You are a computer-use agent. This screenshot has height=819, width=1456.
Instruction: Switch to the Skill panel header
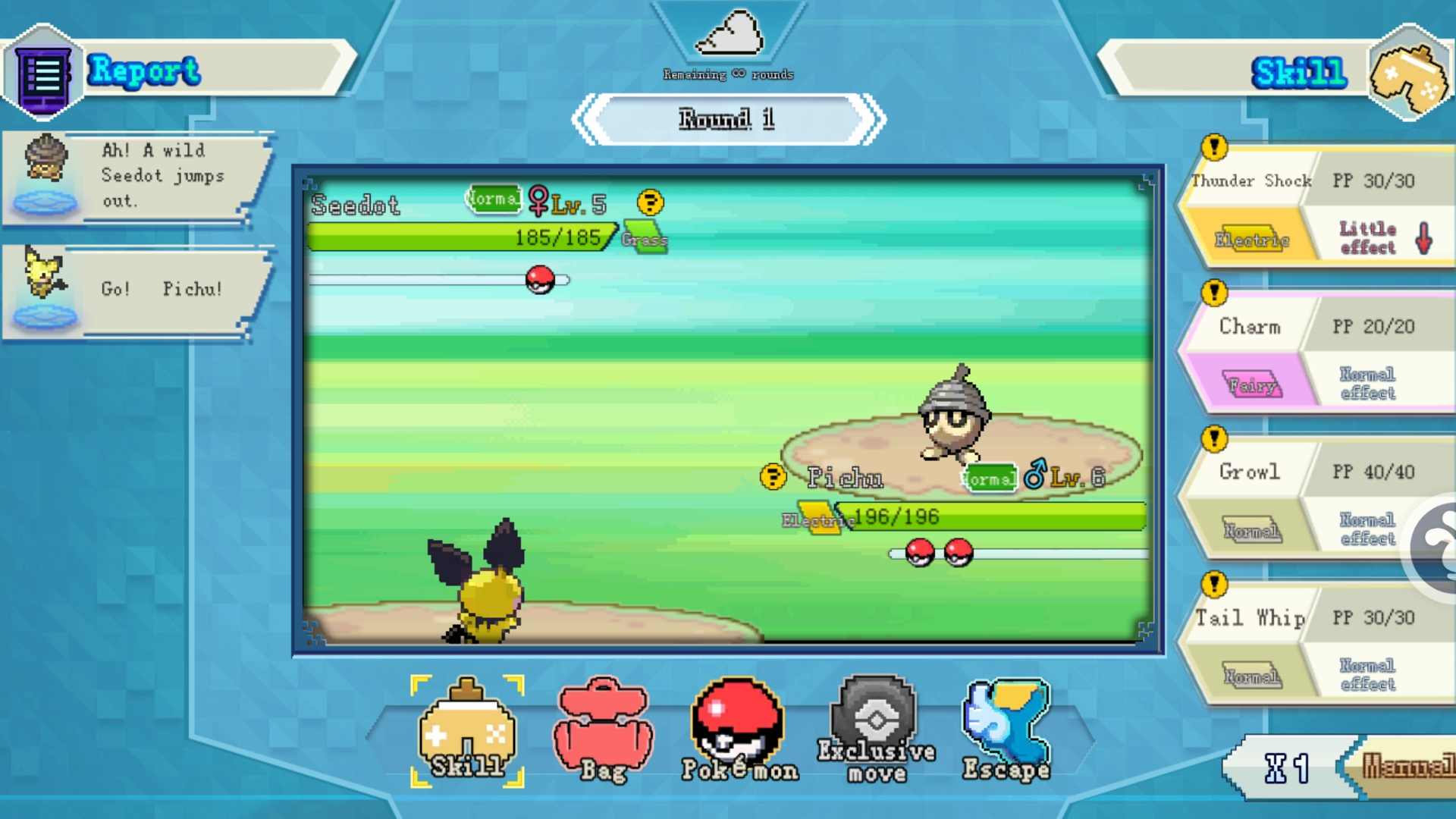point(1298,73)
